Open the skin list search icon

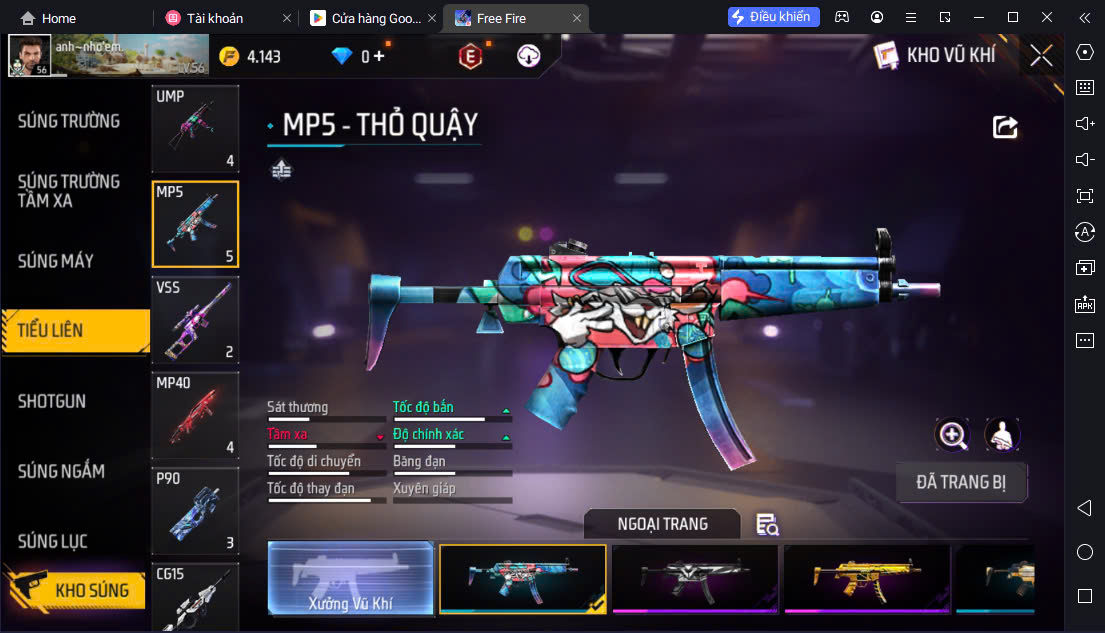click(x=767, y=524)
